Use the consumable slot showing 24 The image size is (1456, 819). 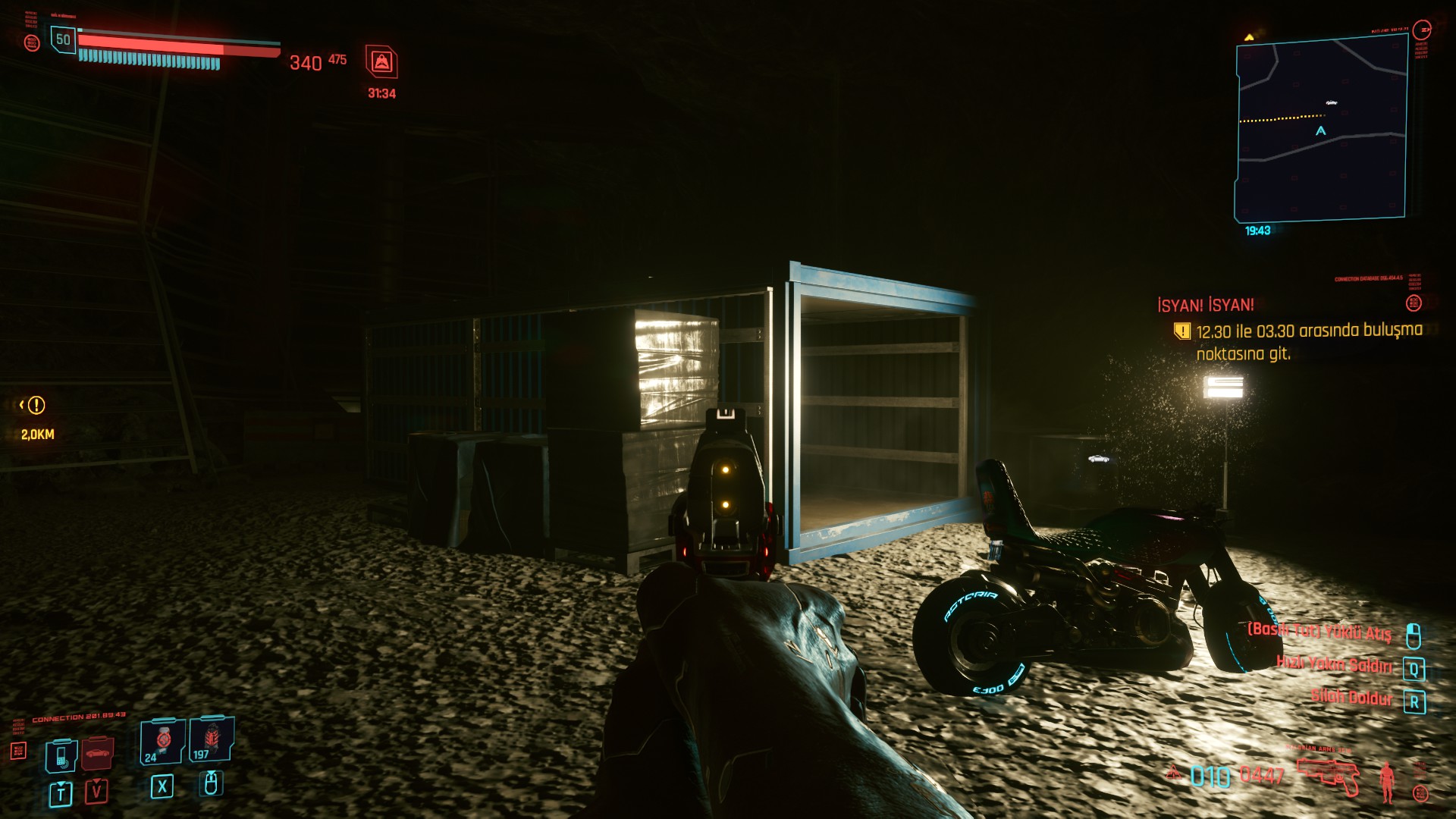click(162, 742)
